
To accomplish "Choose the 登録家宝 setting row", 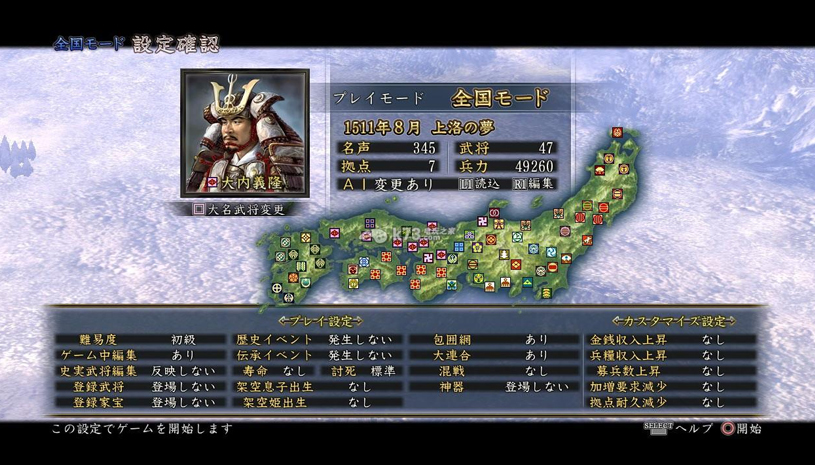I will coord(138,402).
